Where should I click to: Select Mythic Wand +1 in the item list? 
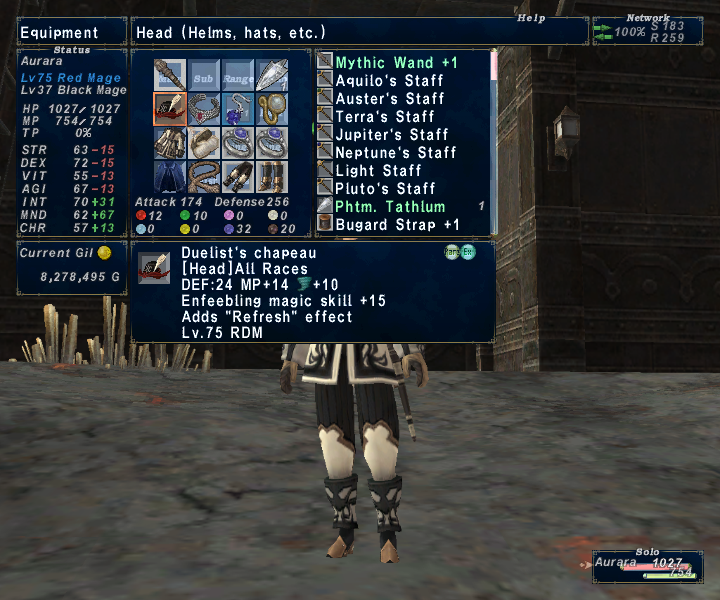[x=396, y=63]
